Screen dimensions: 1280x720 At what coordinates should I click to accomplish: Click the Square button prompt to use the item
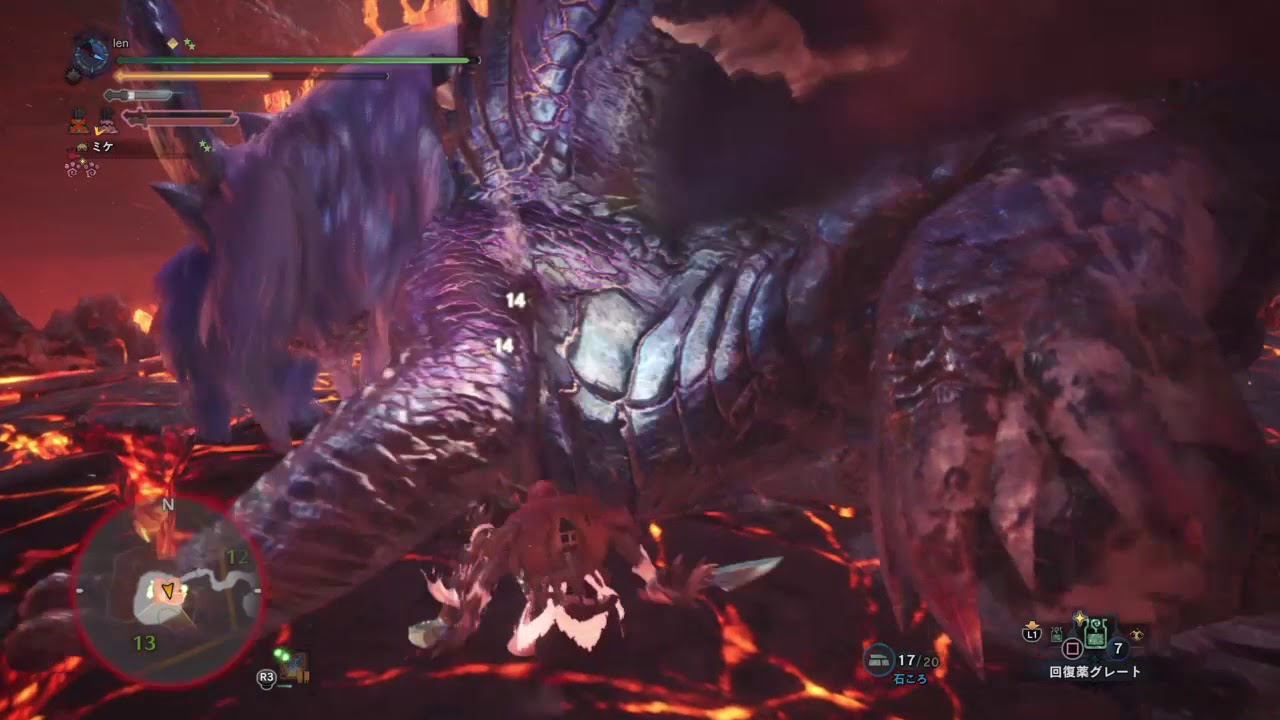tap(1072, 648)
